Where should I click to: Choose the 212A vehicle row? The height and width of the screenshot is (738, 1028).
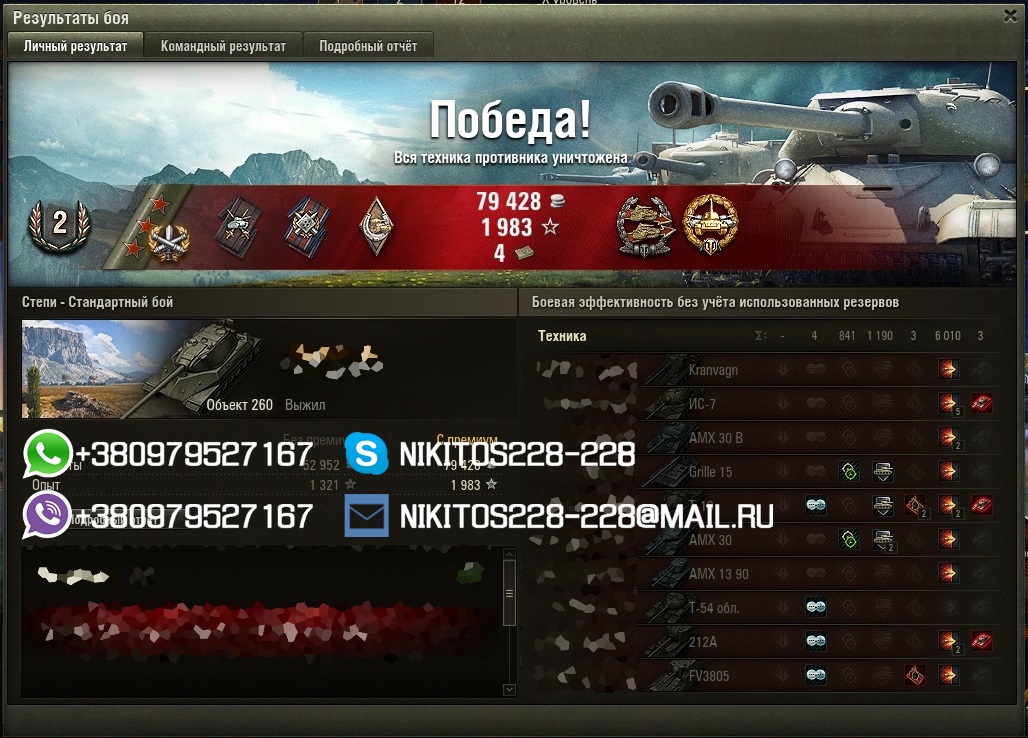702,642
